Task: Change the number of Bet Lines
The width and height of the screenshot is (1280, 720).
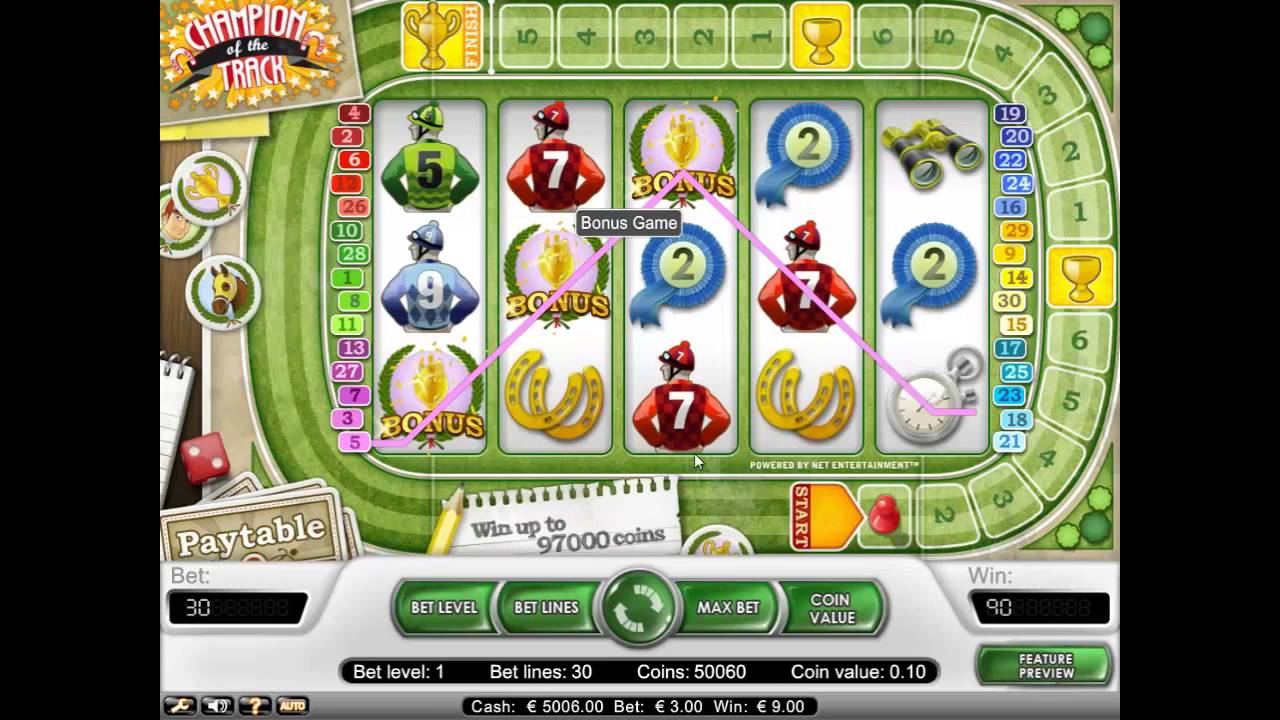Action: 546,607
